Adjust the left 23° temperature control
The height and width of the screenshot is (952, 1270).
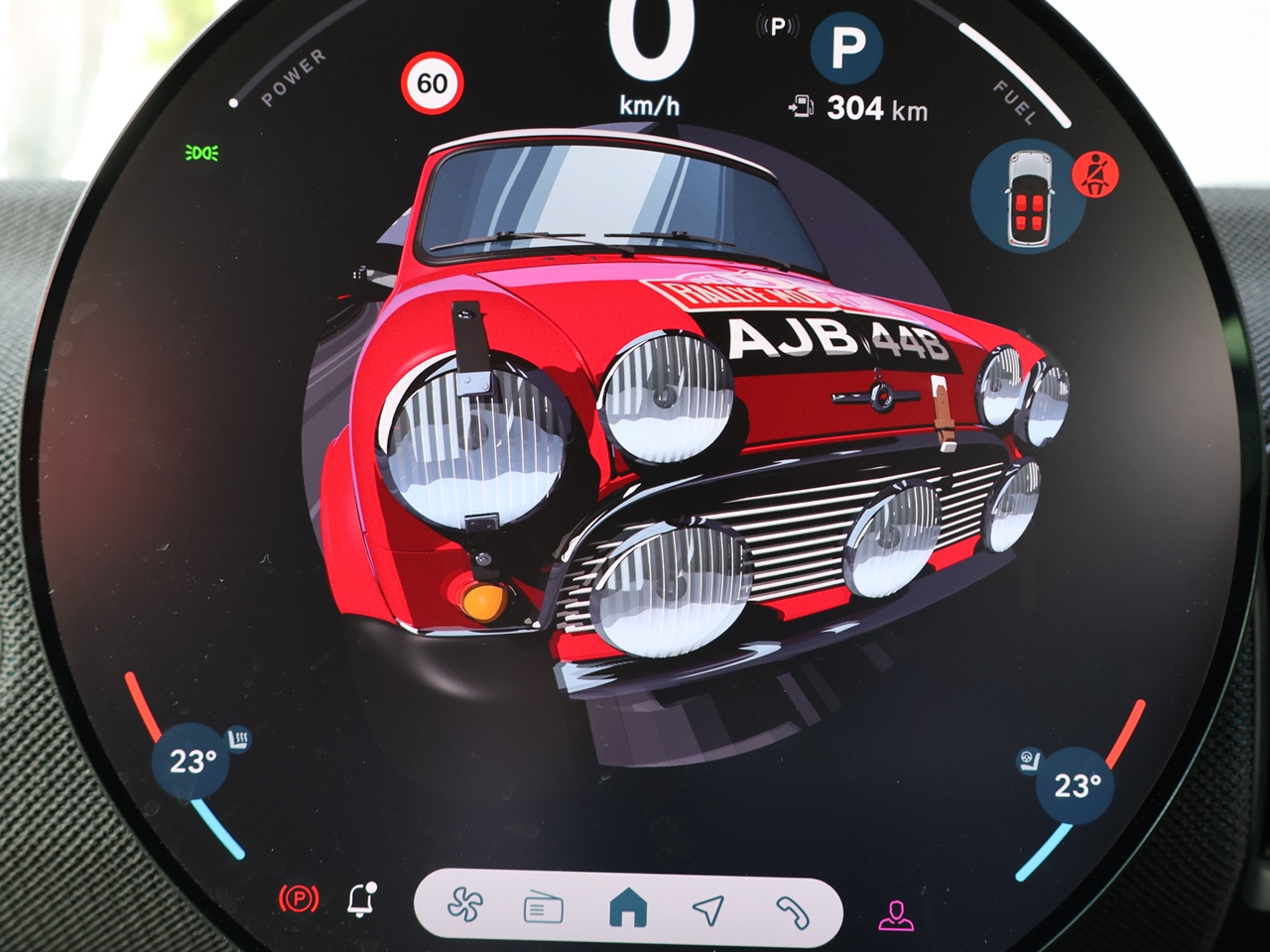[x=191, y=763]
